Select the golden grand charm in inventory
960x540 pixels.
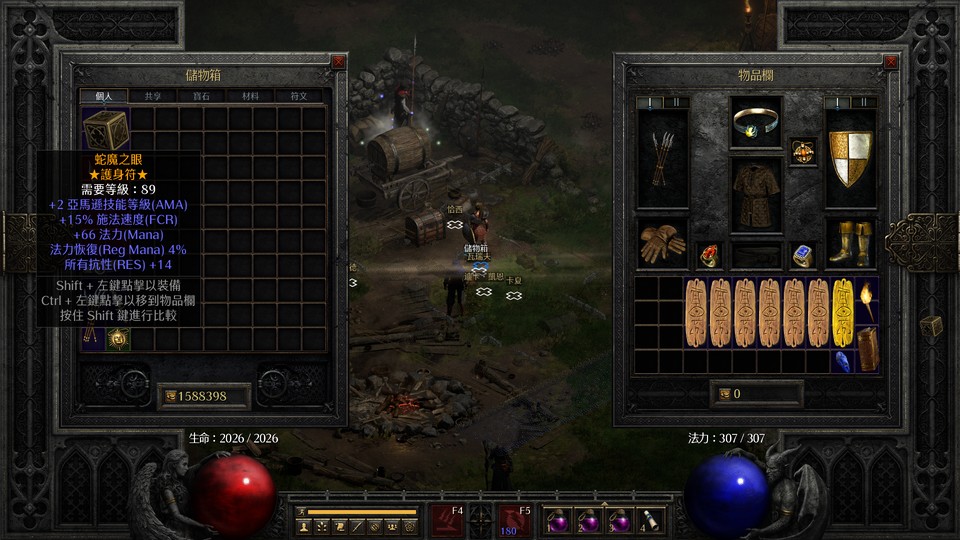point(843,312)
